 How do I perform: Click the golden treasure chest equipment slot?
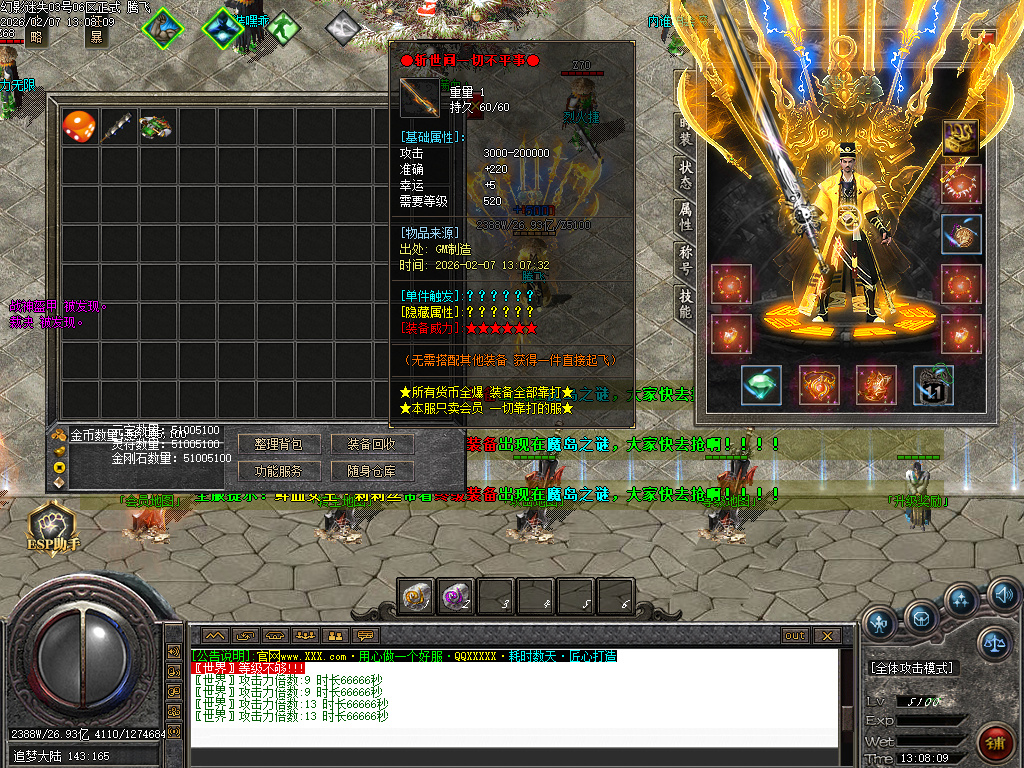click(x=961, y=138)
